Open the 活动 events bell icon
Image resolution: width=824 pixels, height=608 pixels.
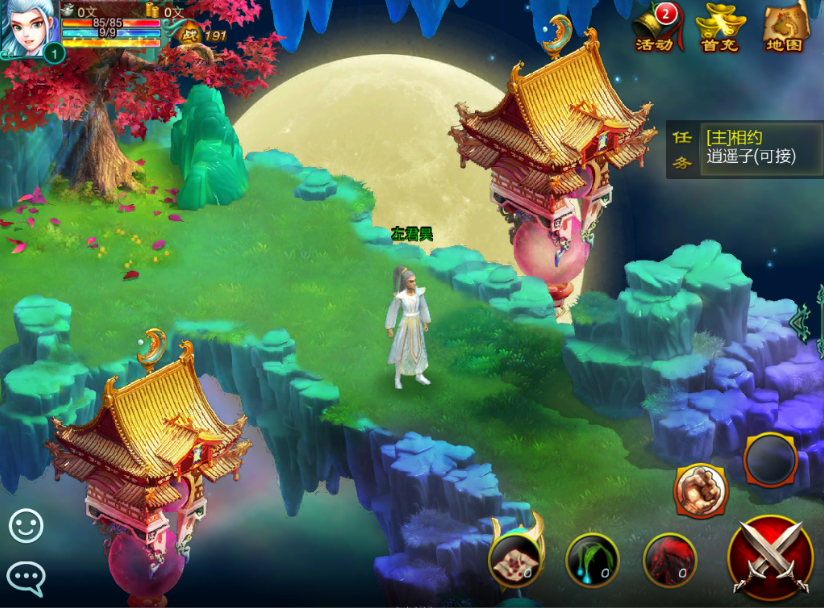point(654,27)
